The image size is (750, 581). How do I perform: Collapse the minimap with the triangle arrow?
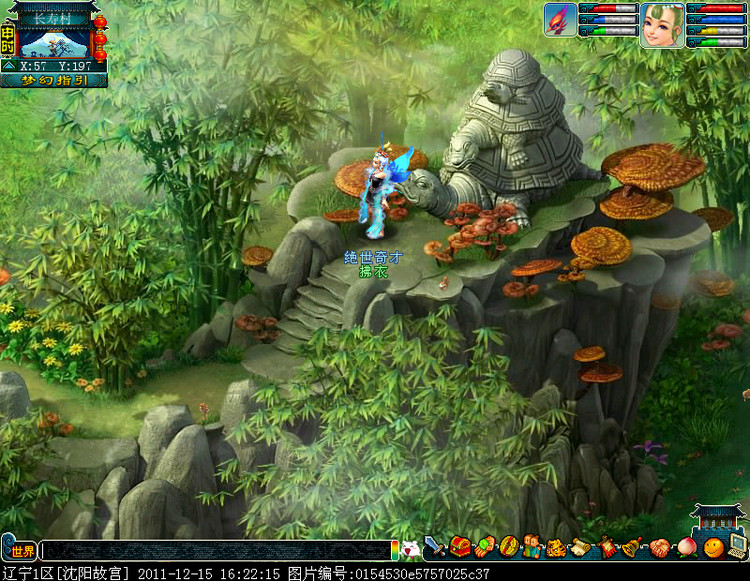coord(9,66)
